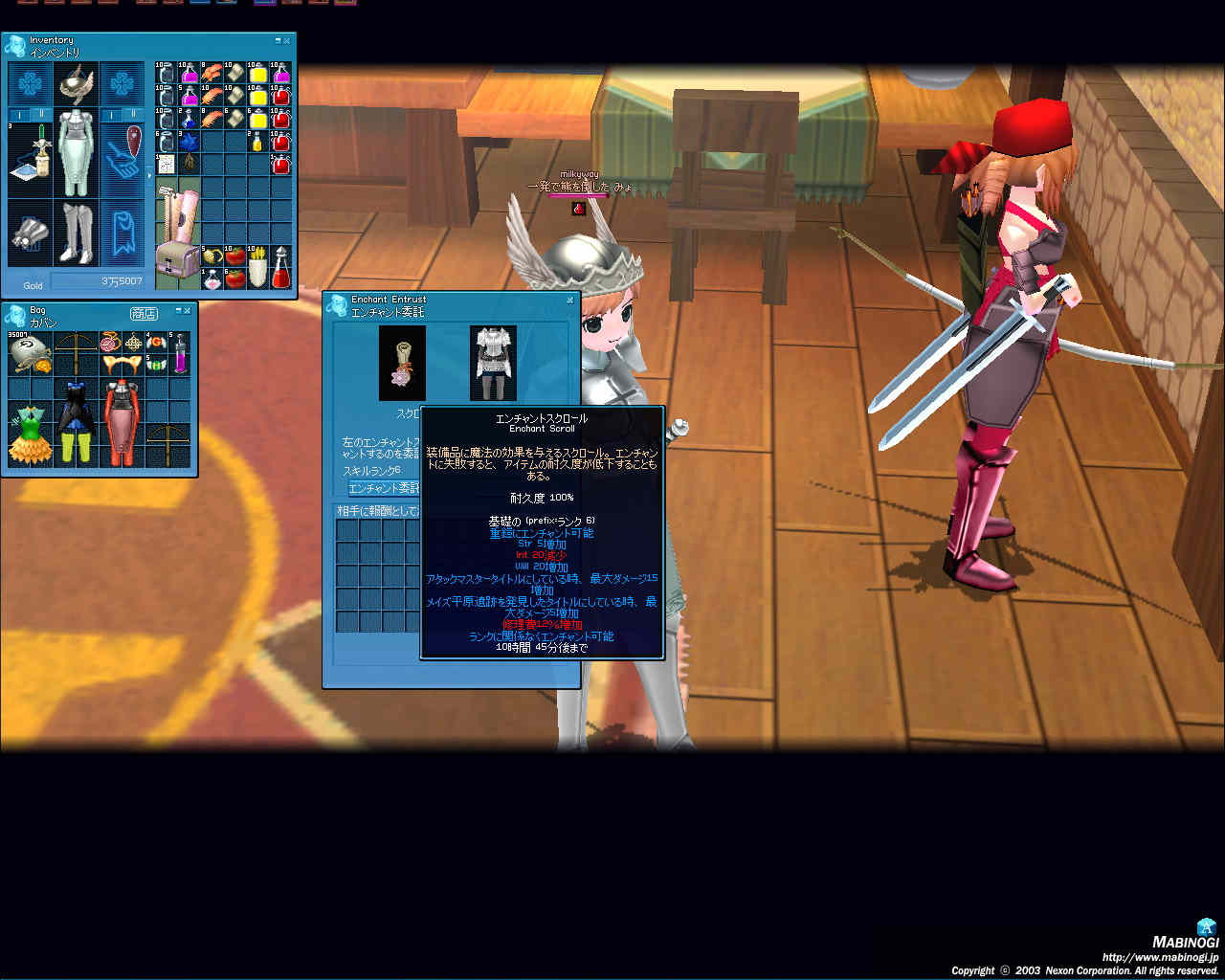
Task: Select the pink chest item in Inventory
Action: click(x=177, y=261)
